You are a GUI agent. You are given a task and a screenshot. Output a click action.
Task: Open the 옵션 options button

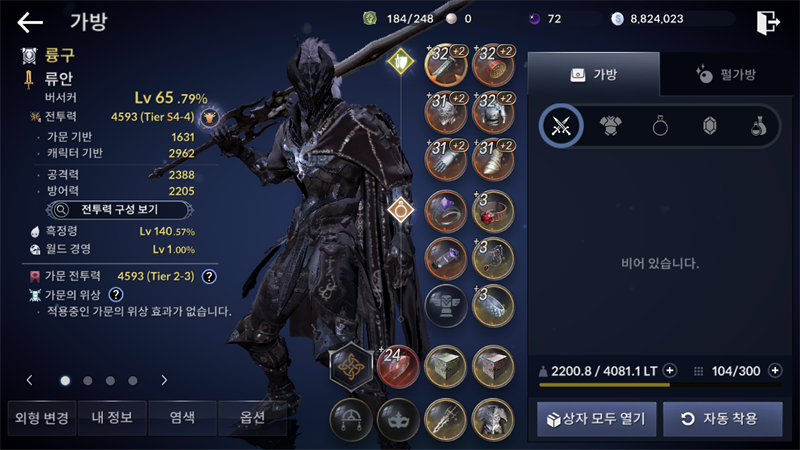[x=252, y=417]
